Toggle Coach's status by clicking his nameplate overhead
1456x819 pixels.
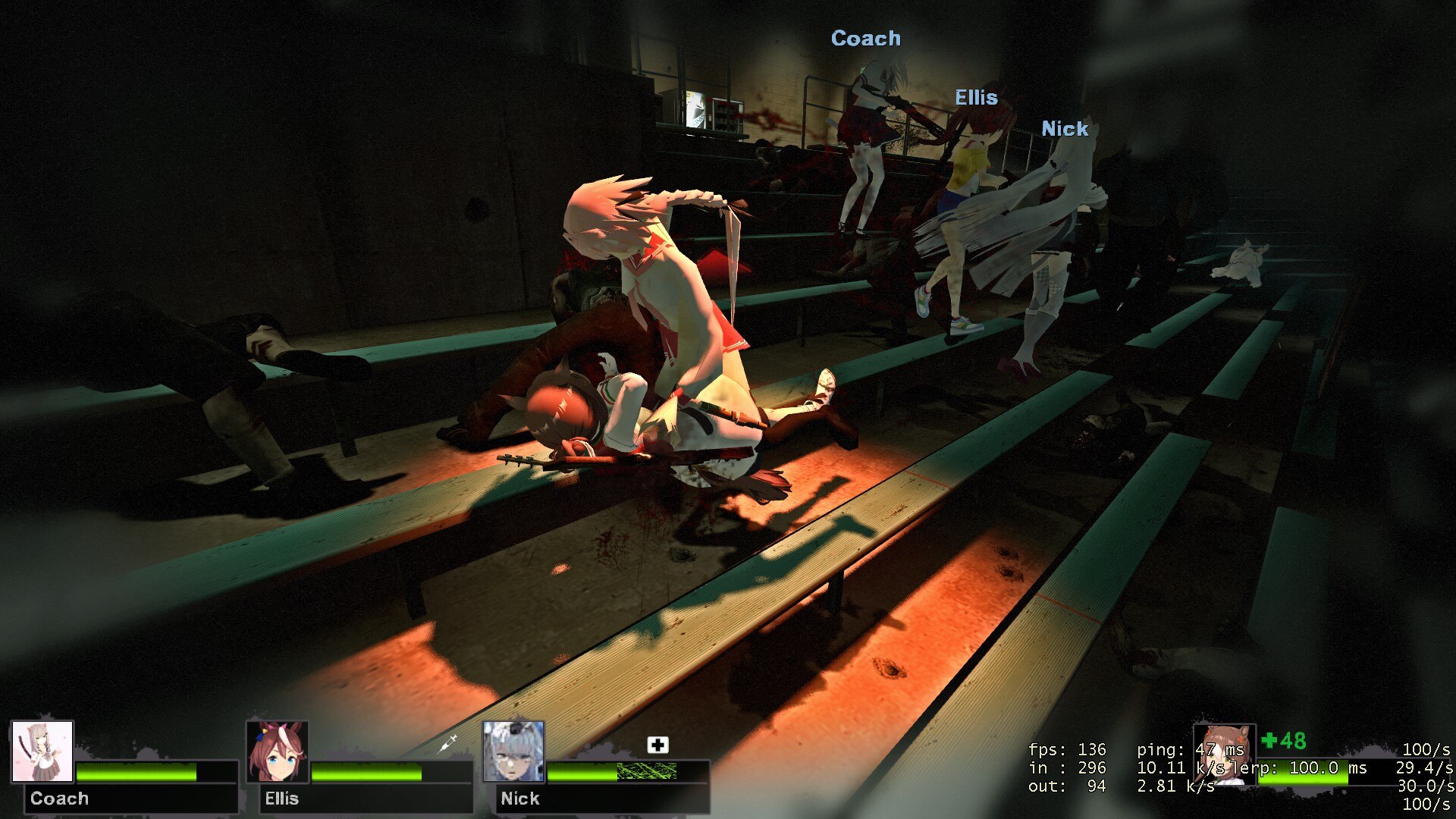pos(866,38)
